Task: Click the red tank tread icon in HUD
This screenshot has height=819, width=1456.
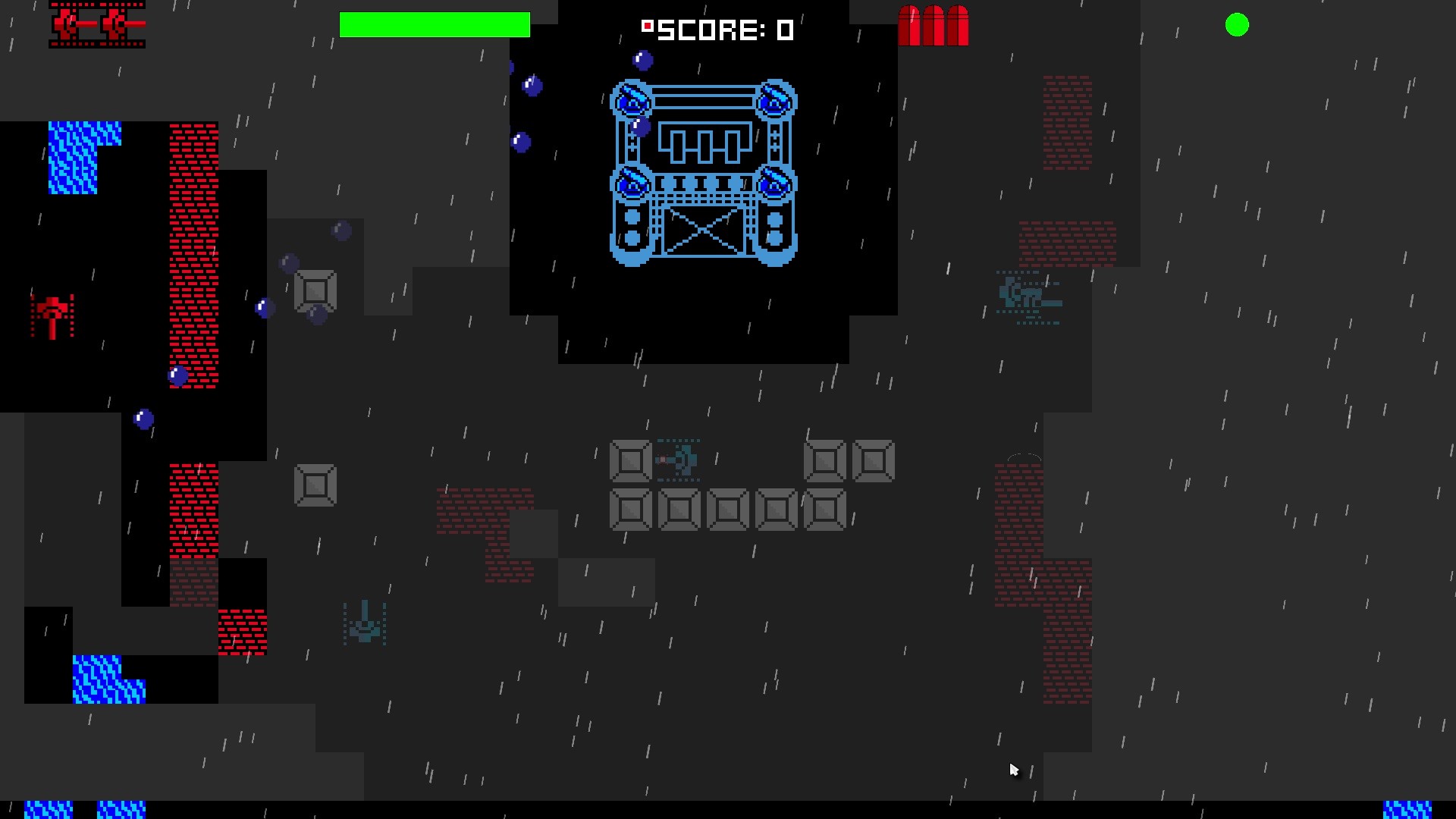Action: tap(97, 25)
